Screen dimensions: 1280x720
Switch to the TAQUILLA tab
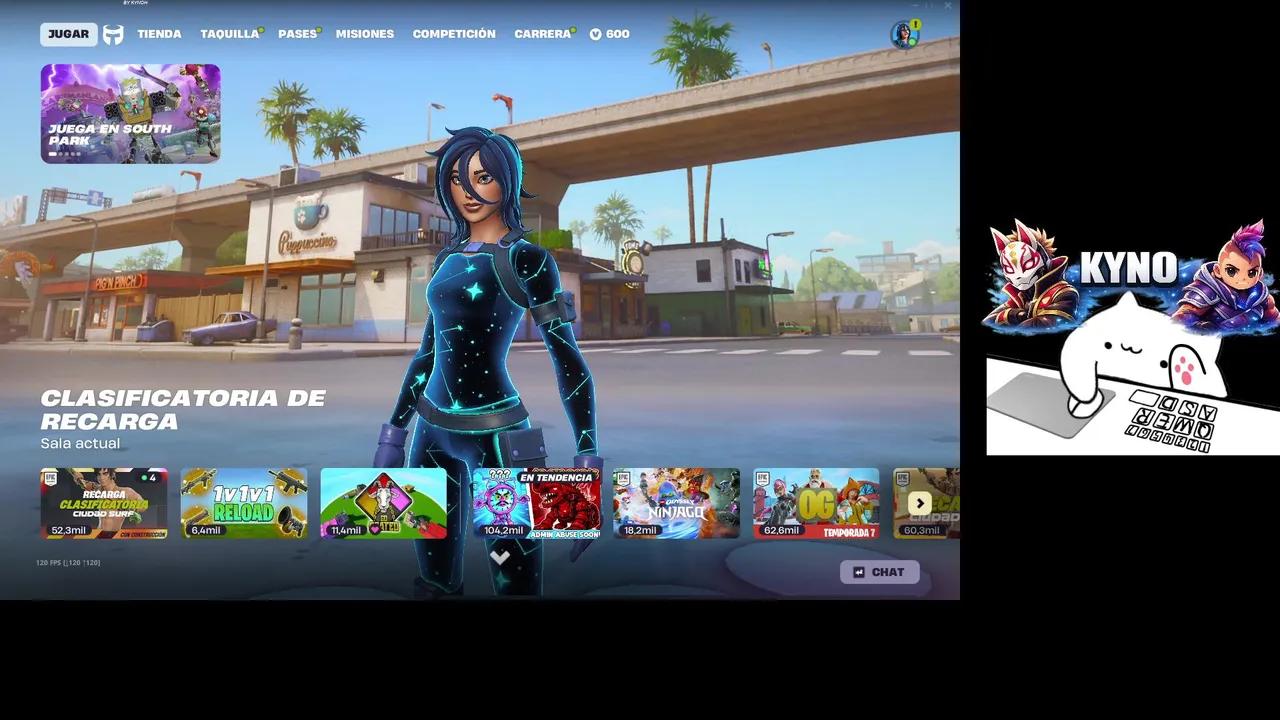point(228,33)
